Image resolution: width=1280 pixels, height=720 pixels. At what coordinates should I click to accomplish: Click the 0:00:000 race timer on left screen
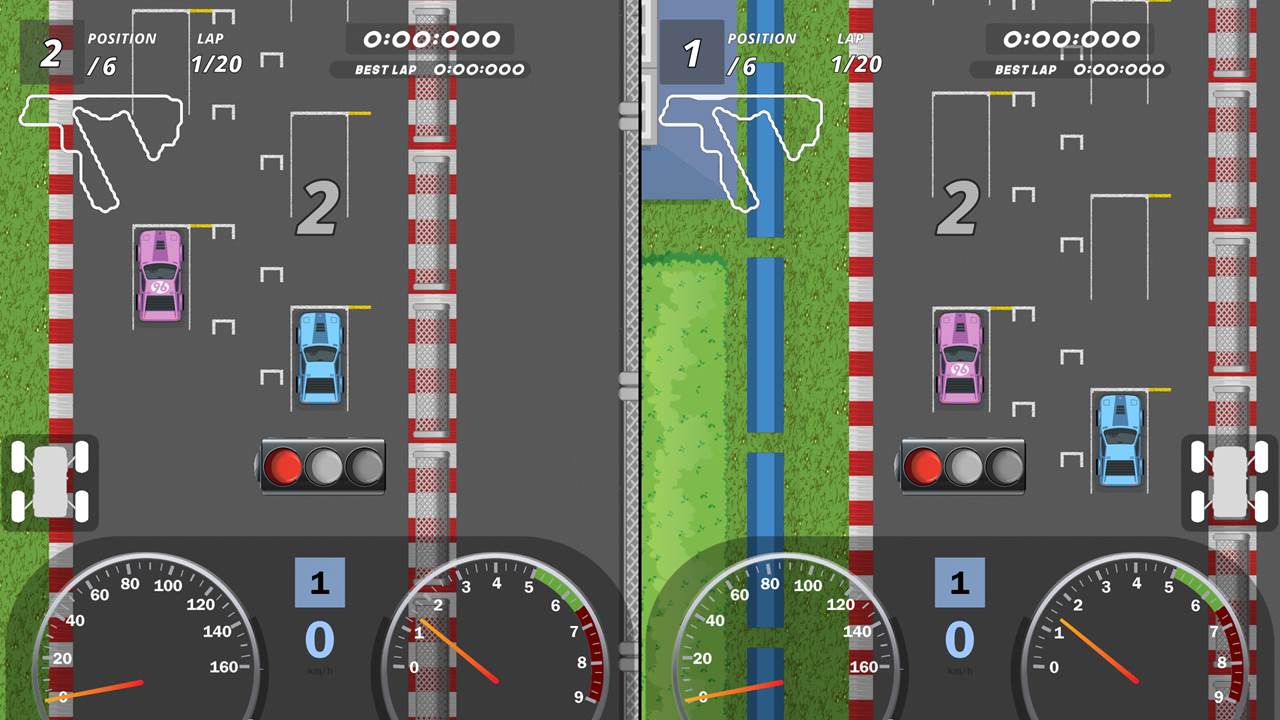tap(430, 40)
